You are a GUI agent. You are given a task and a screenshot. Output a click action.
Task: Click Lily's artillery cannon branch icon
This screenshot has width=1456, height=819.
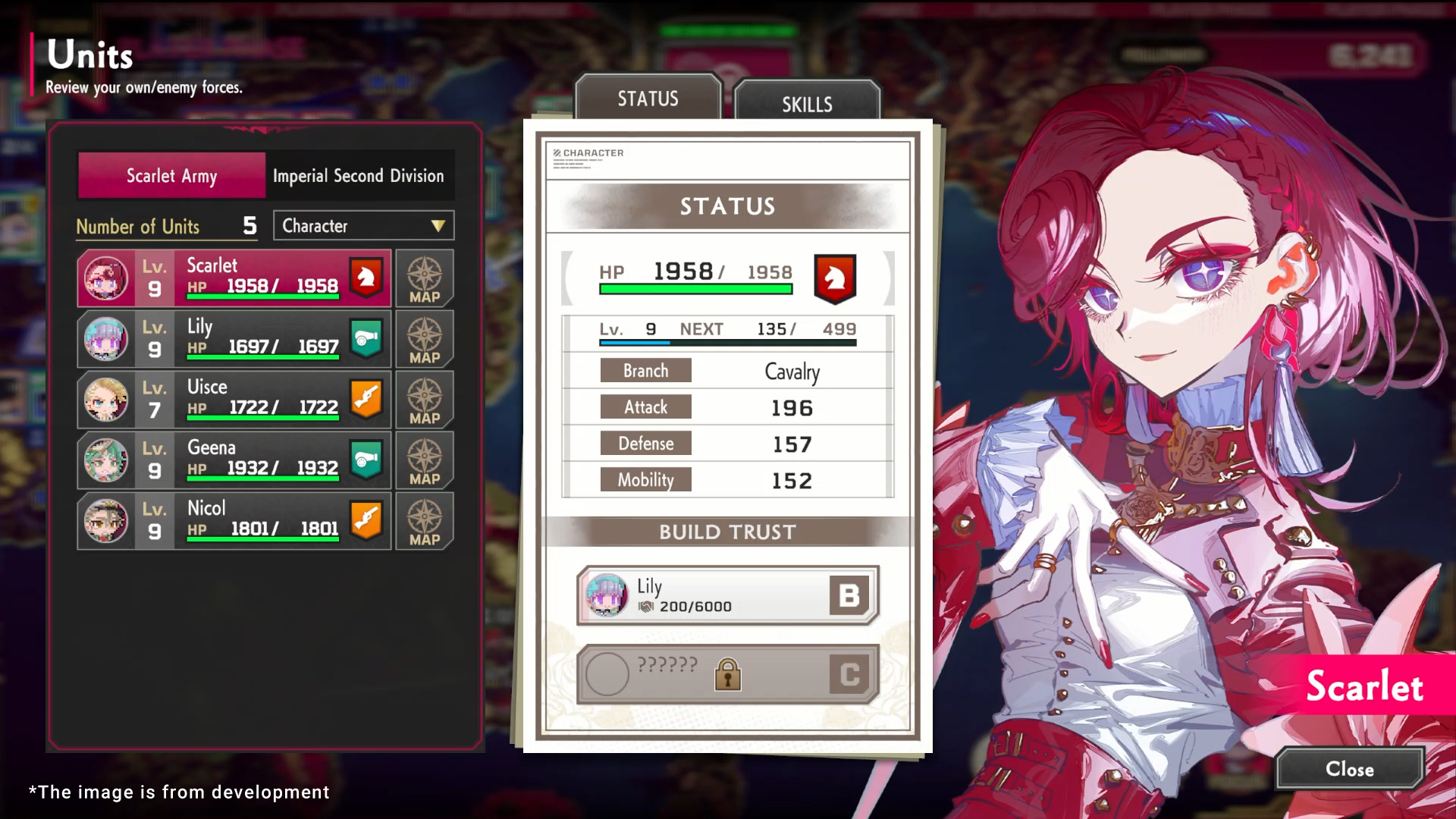(366, 339)
